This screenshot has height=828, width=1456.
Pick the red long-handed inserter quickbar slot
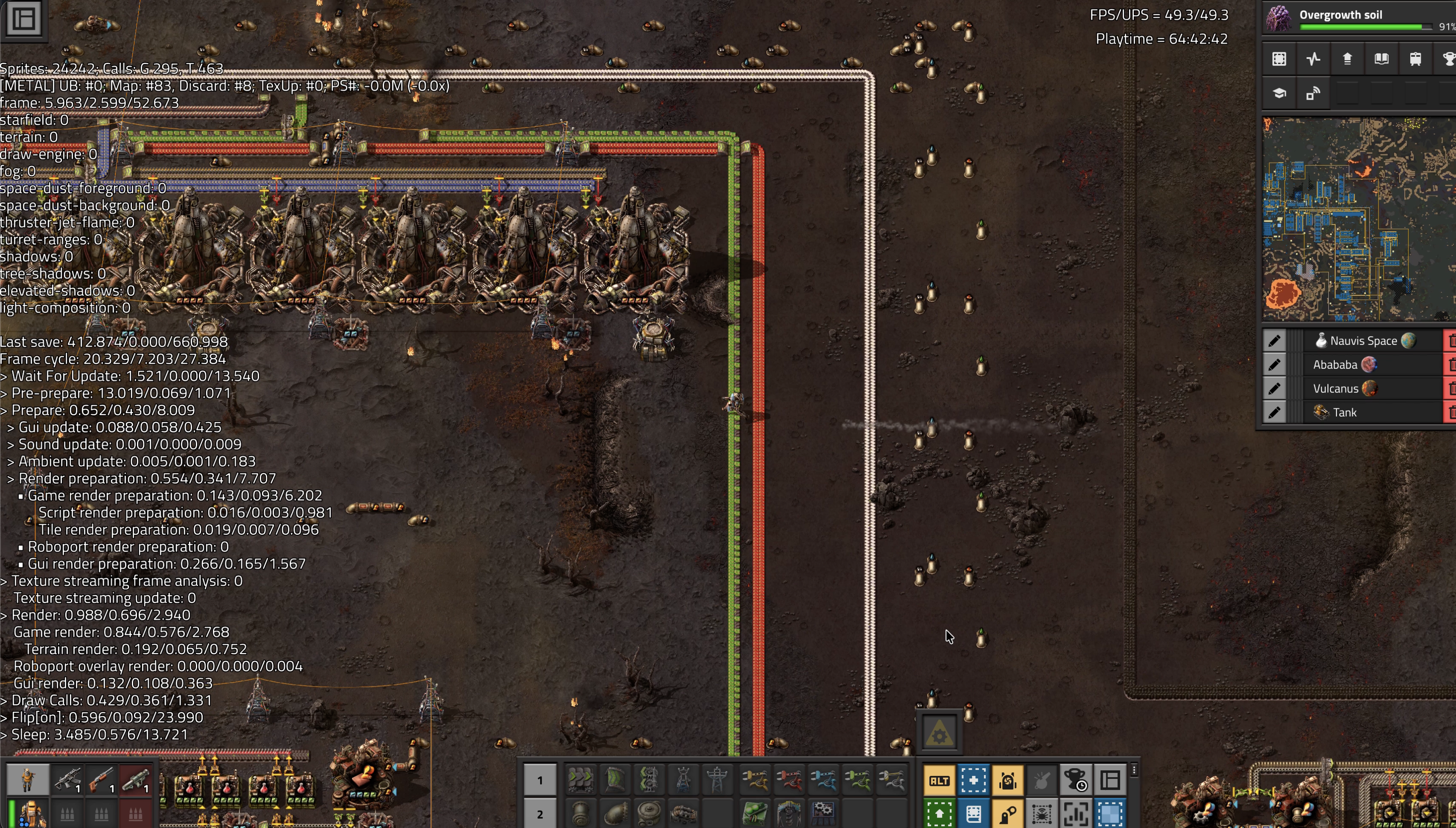(789, 780)
